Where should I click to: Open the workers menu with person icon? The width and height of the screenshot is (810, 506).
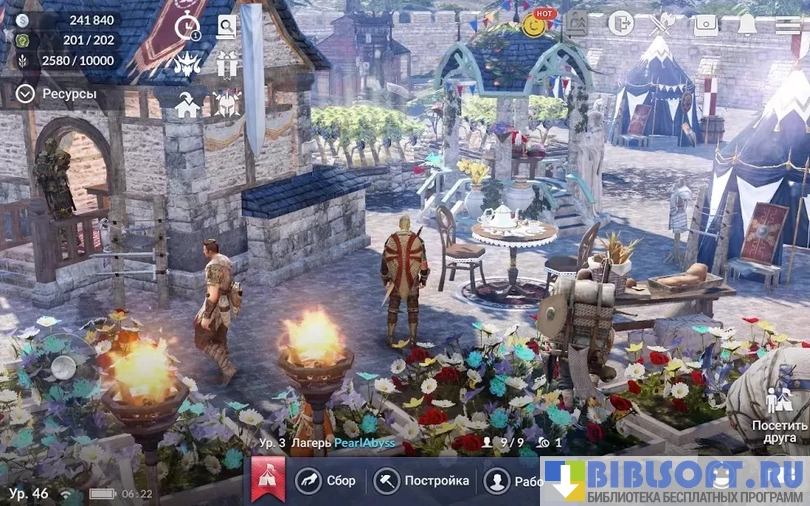click(x=511, y=481)
